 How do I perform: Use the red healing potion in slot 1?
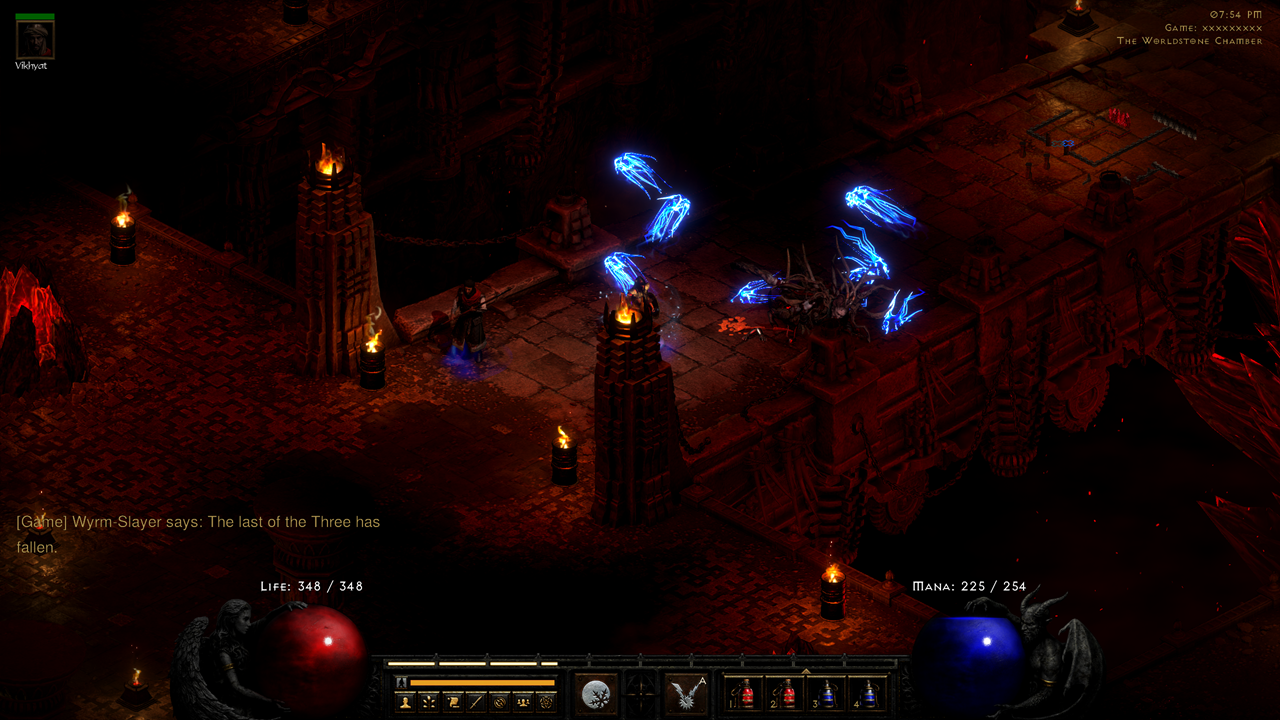[x=745, y=693]
